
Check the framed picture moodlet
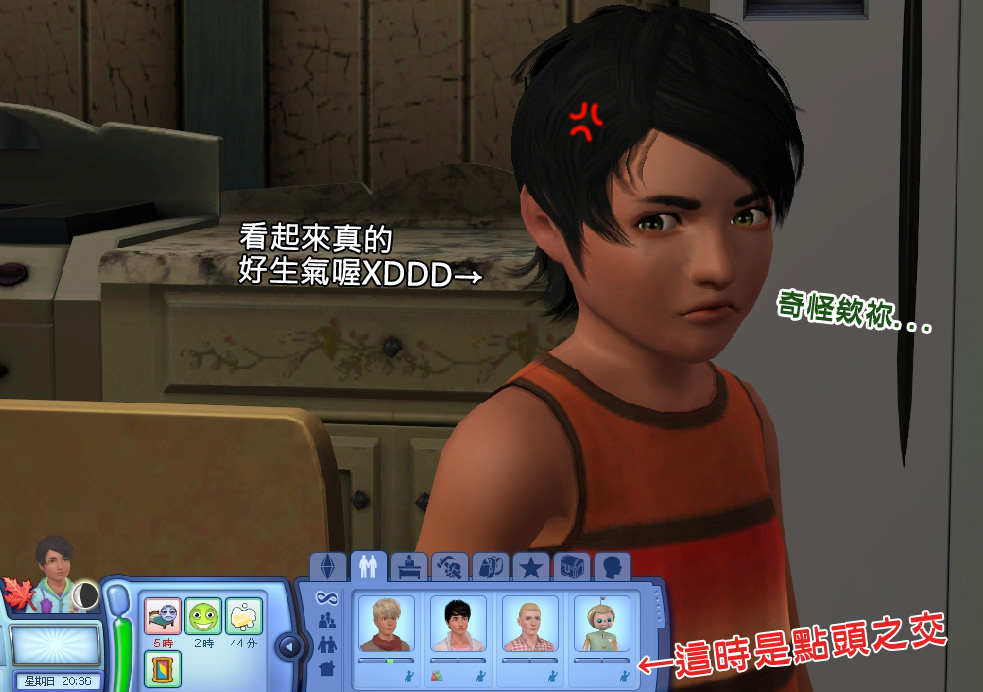click(x=162, y=667)
